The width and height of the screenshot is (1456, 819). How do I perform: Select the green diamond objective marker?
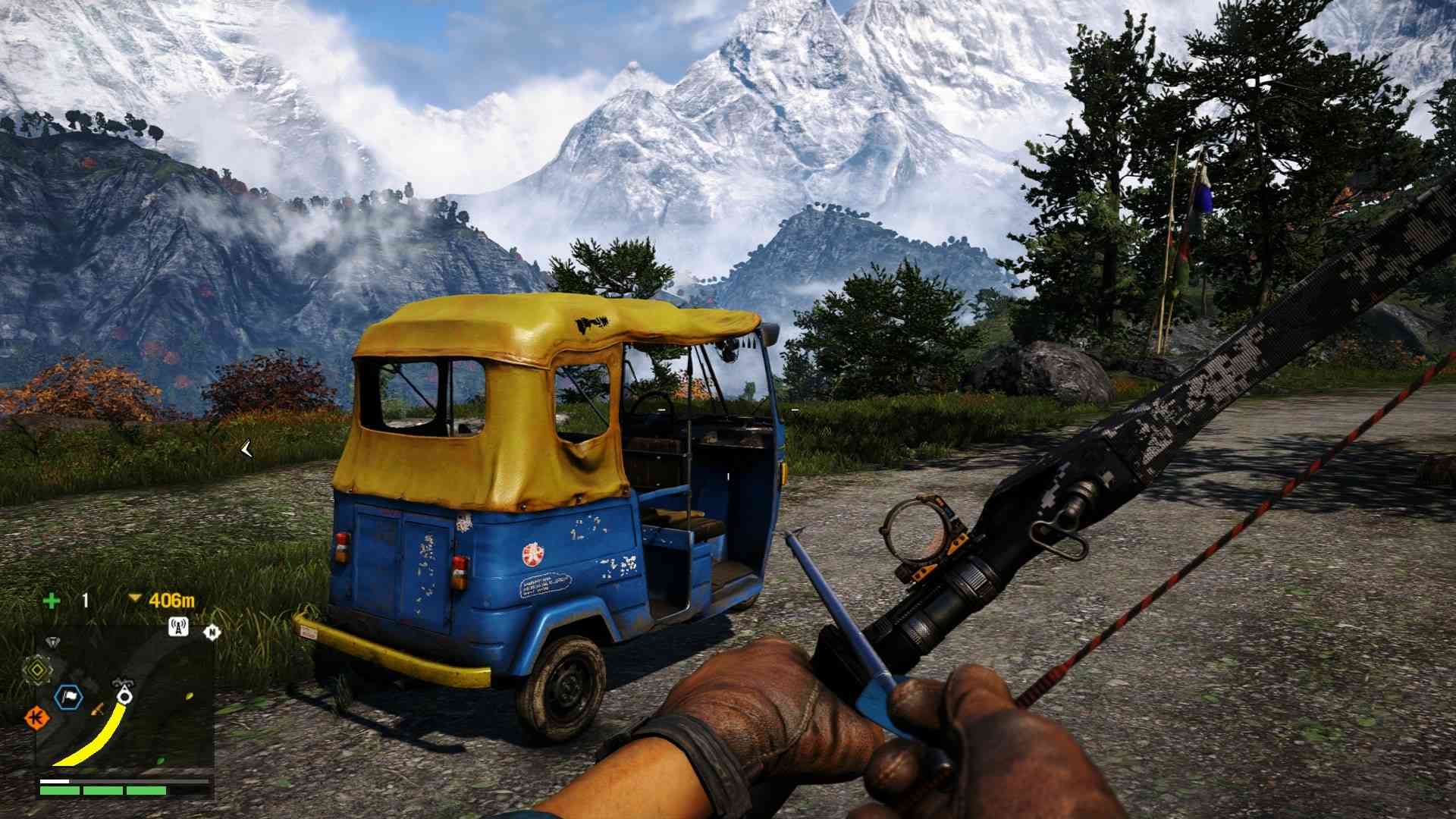[36, 668]
